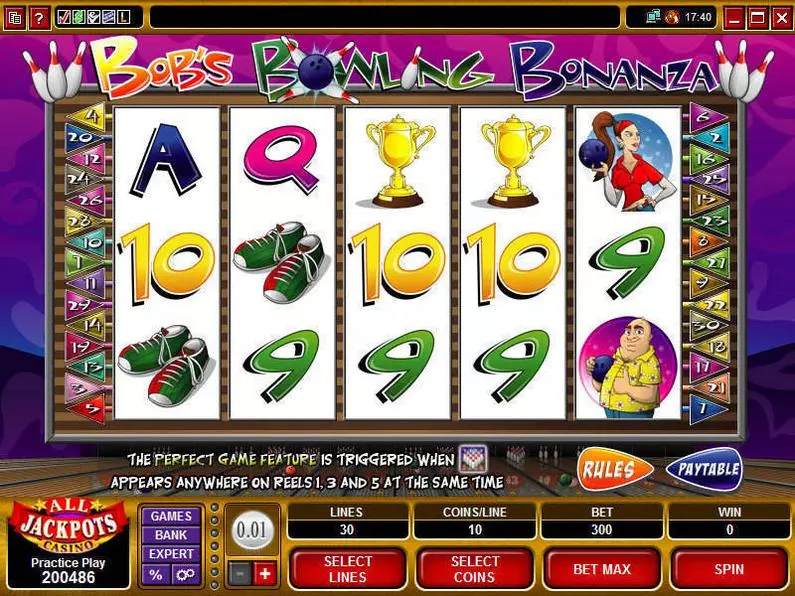Viewport: 795px width, 596px height.
Task: Decrease coin size with the minus button
Action: click(x=240, y=573)
